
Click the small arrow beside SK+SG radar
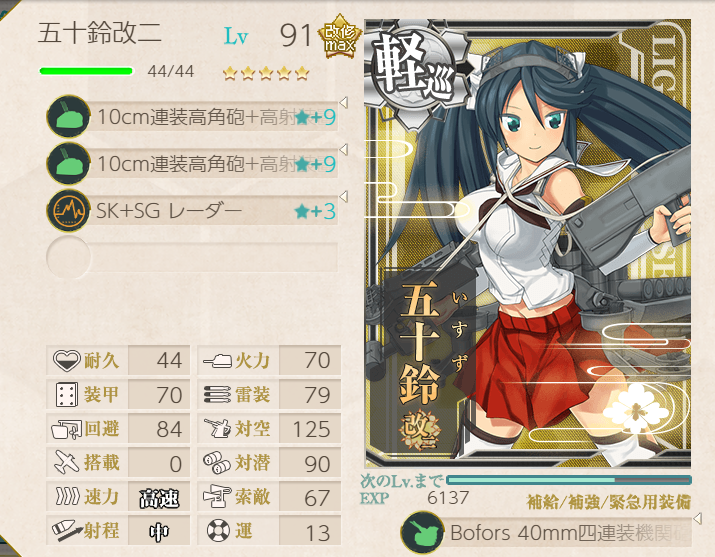343,196
